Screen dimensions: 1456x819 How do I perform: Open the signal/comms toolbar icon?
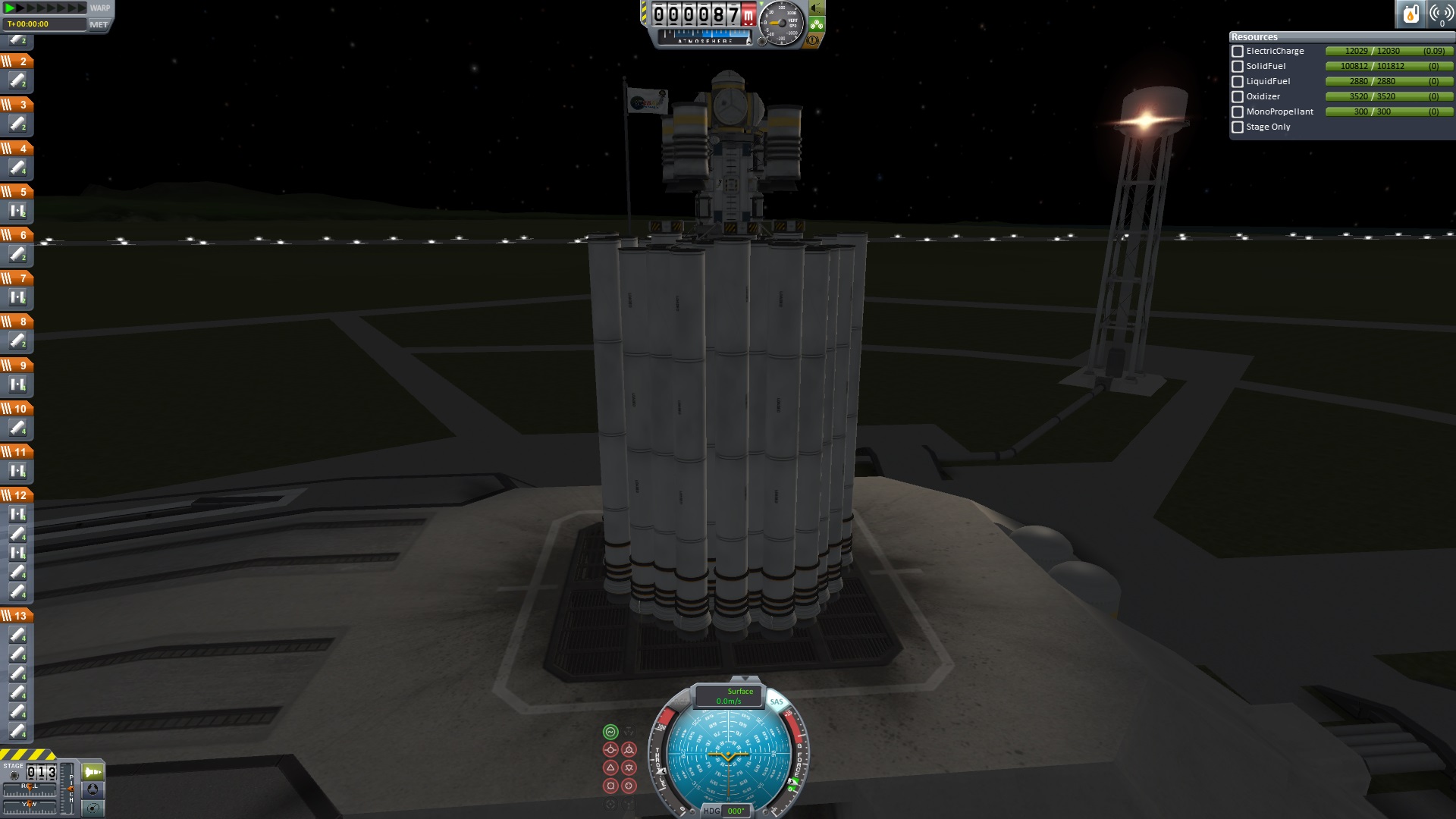click(x=1441, y=14)
